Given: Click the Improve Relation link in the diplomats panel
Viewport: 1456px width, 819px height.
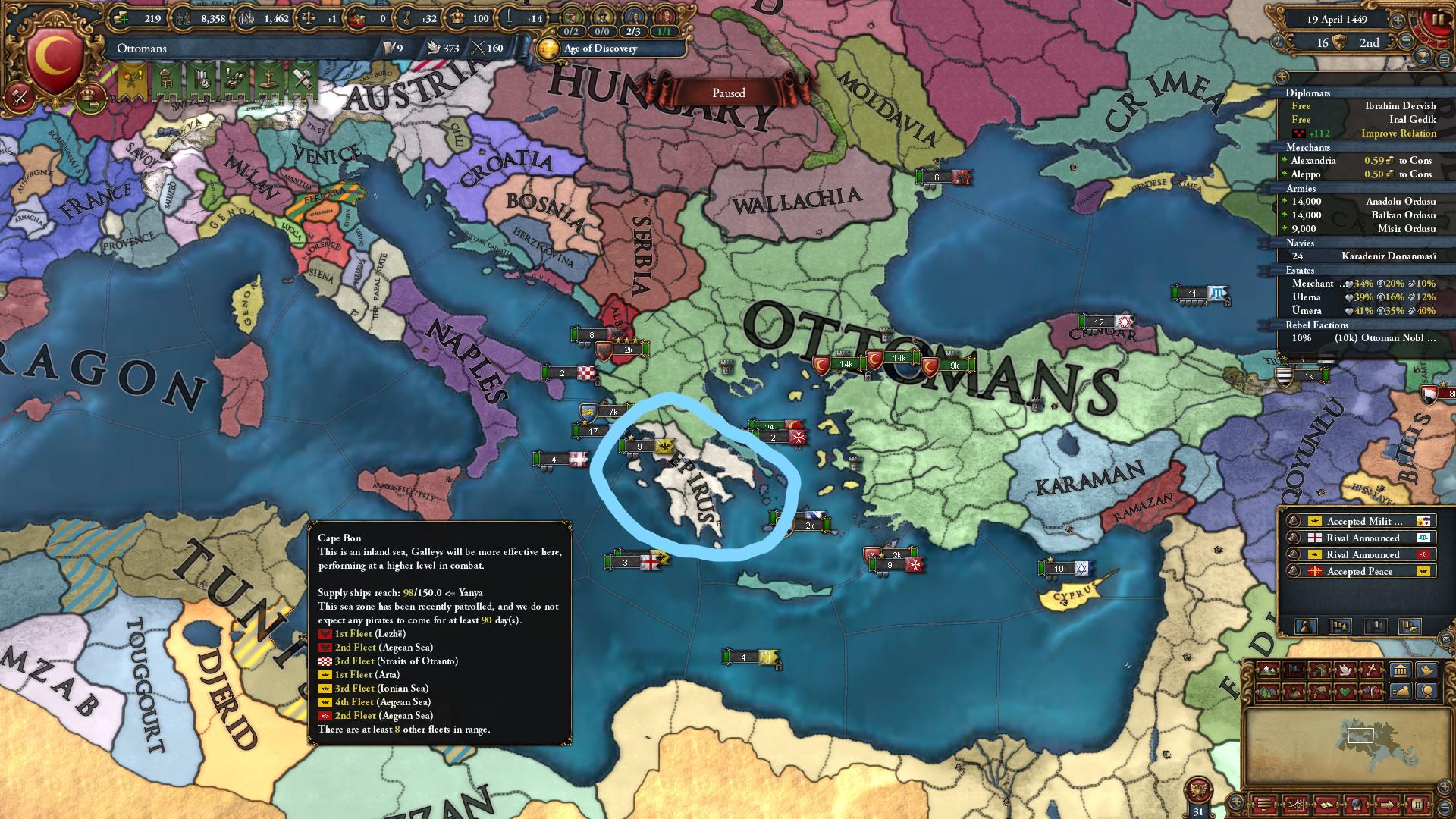Looking at the screenshot, I should [1399, 133].
